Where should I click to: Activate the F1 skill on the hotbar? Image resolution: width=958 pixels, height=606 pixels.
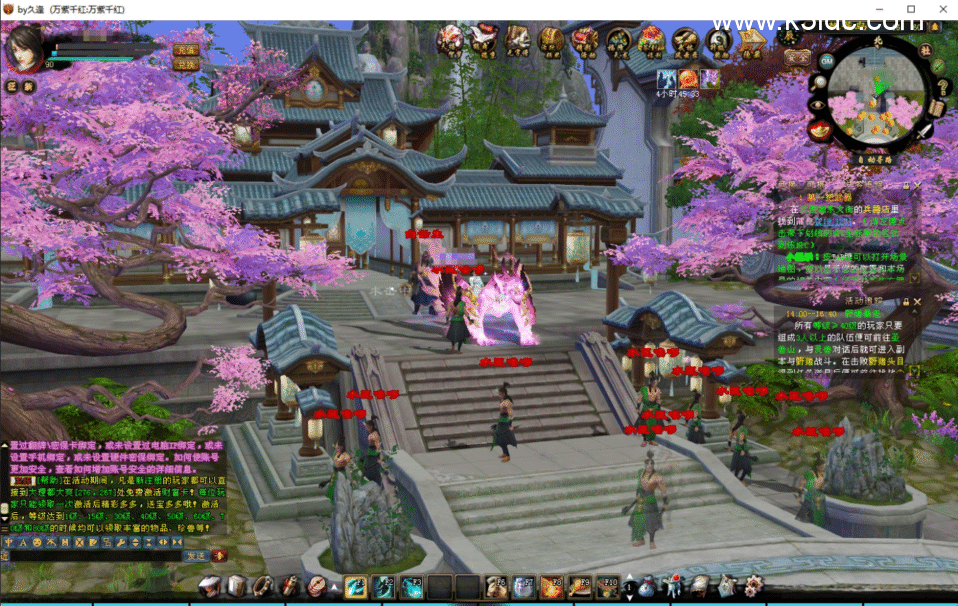point(356,587)
